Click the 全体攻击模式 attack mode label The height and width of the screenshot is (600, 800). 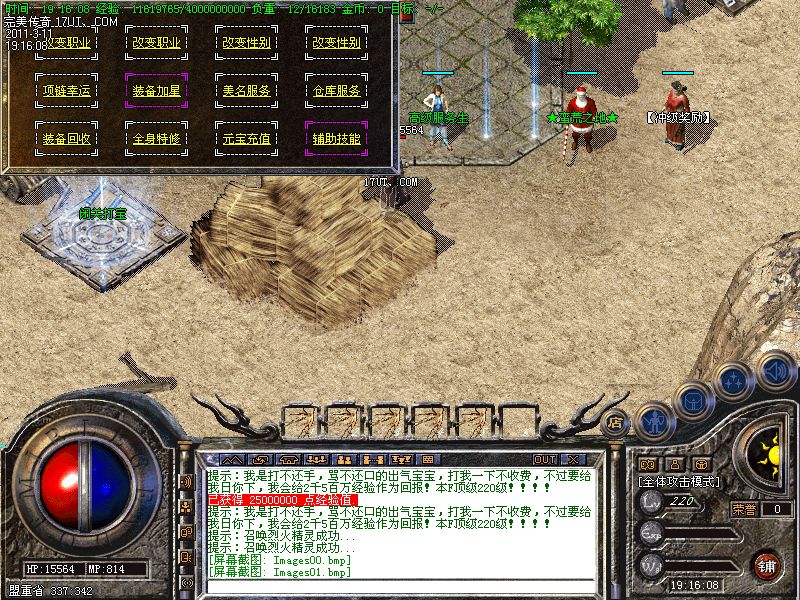(677, 481)
